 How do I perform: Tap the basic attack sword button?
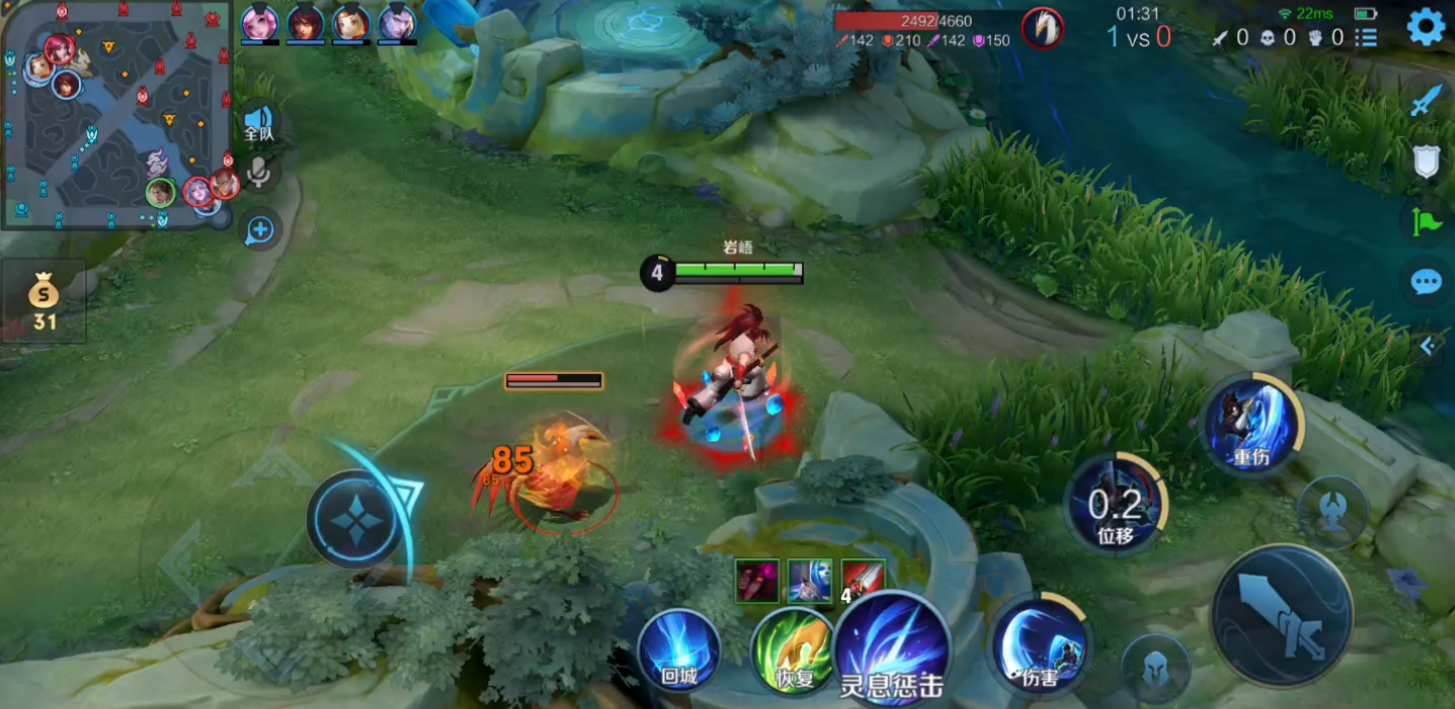tap(1281, 615)
